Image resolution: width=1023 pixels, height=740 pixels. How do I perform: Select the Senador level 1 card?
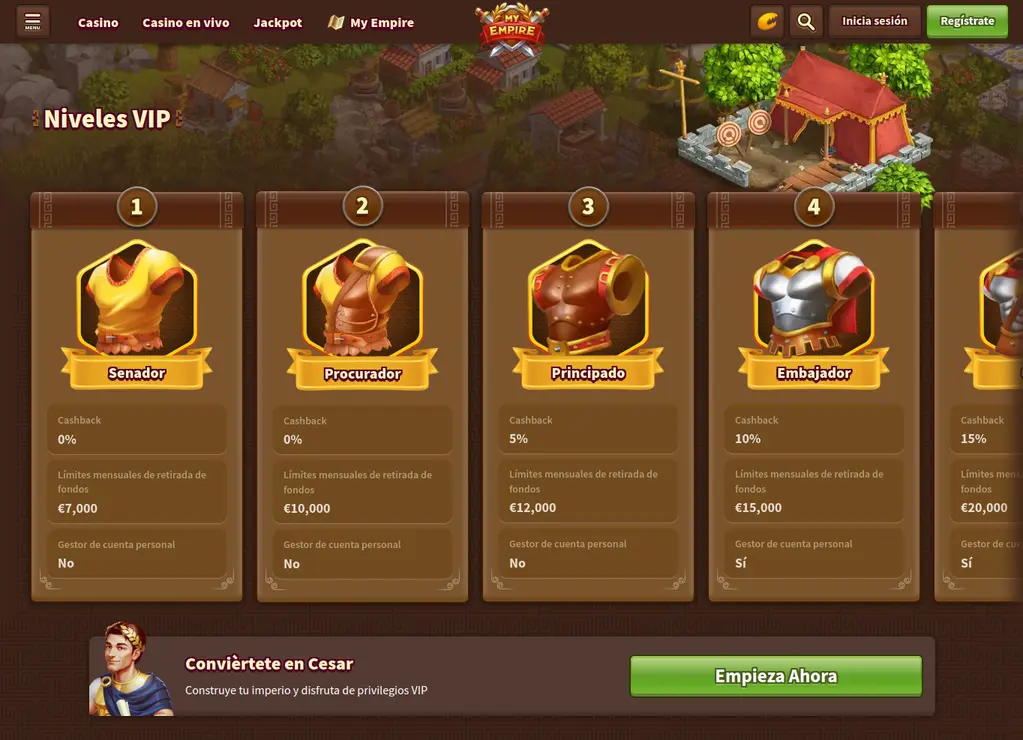pos(137,400)
